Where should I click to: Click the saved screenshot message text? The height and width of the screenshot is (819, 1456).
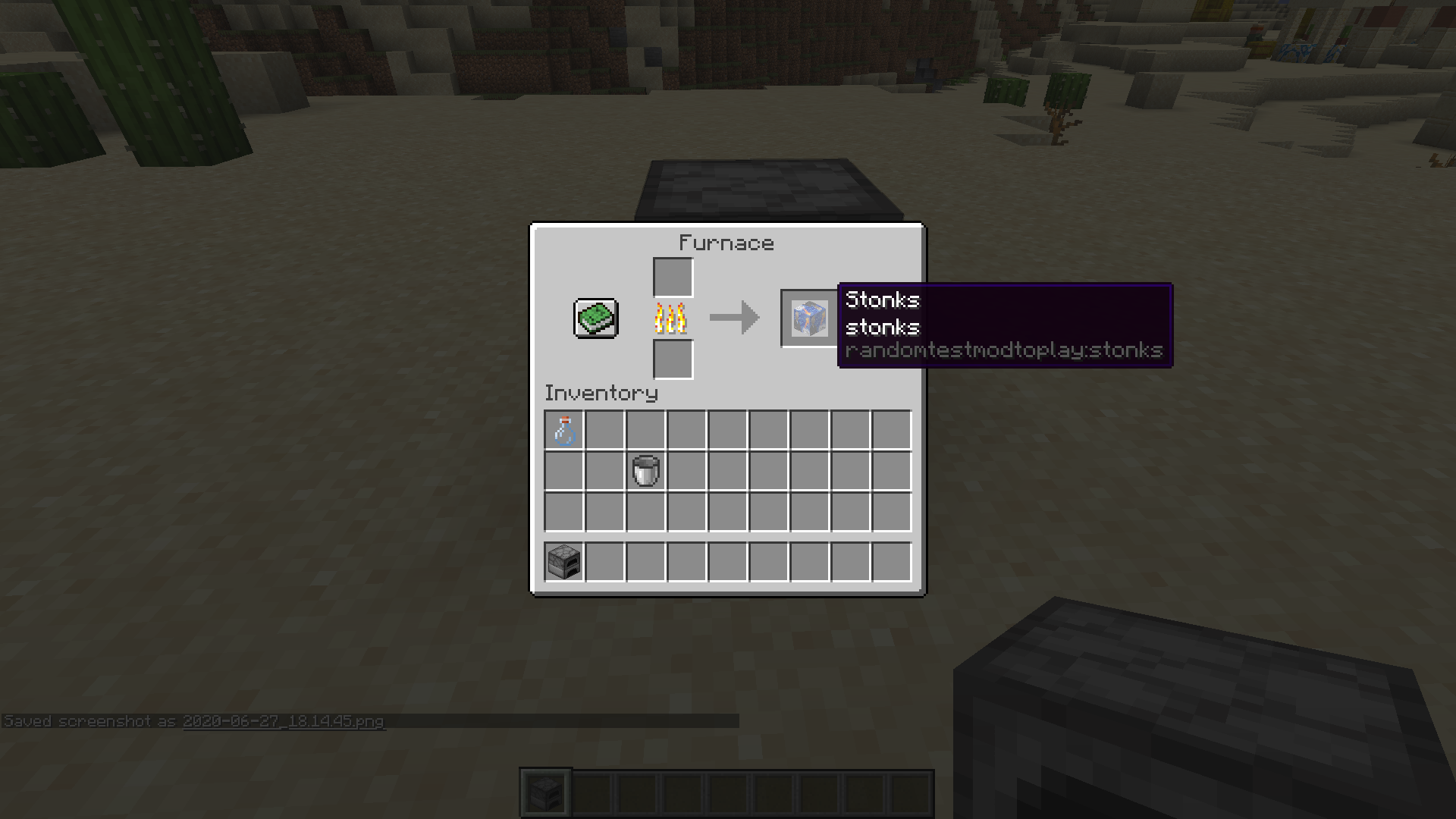[193, 722]
